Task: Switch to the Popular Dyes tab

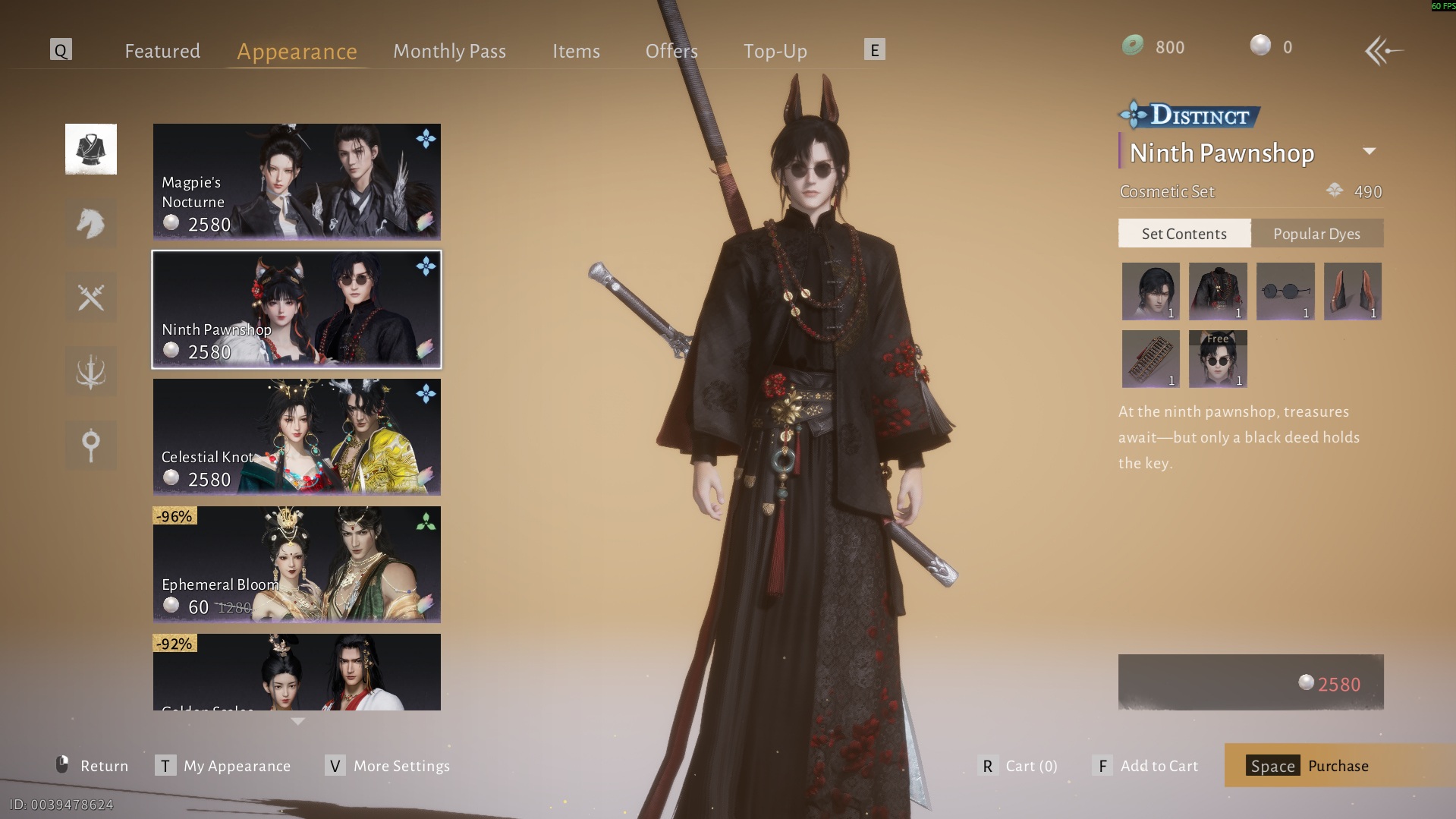Action: 1316,234
